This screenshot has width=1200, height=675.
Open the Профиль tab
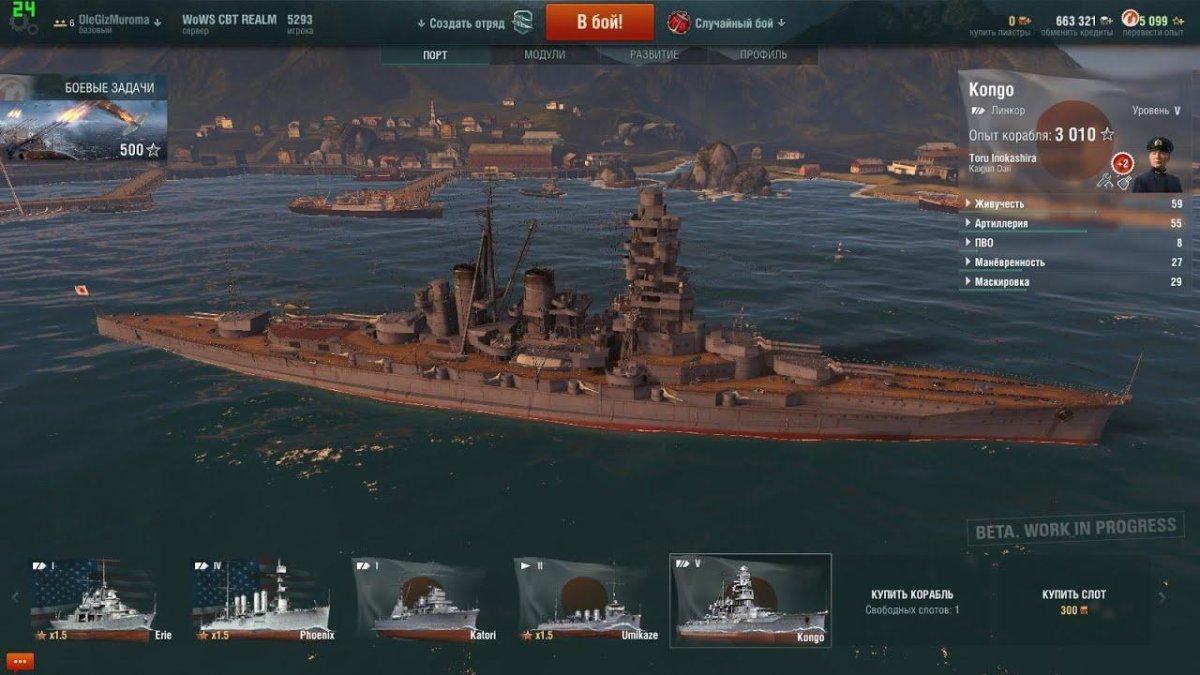pyautogui.click(x=763, y=55)
